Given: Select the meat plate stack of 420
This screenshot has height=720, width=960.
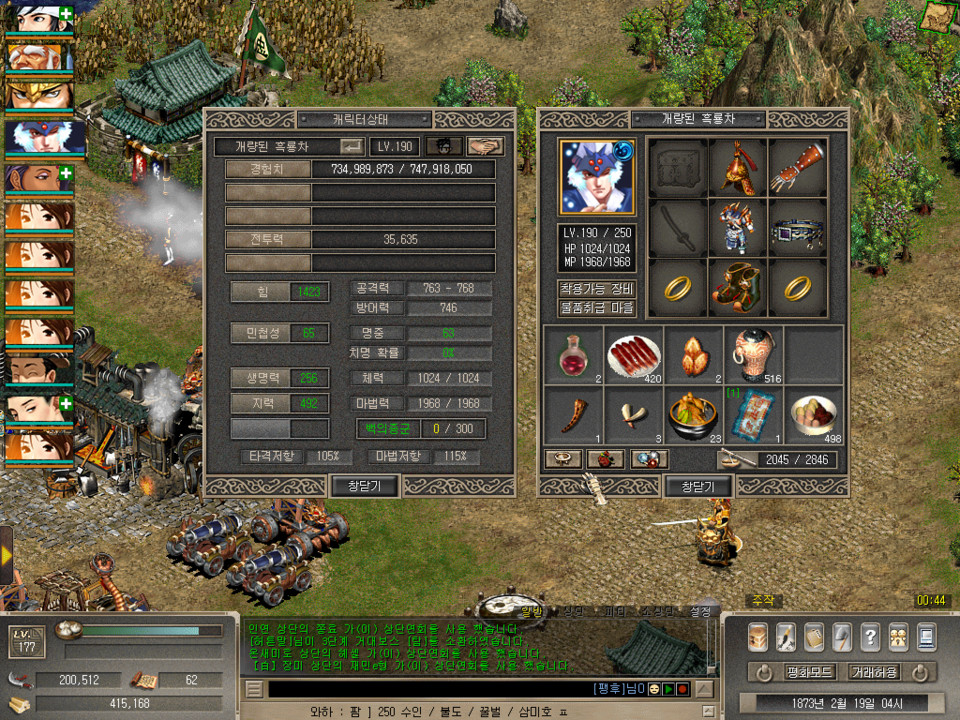Looking at the screenshot, I should click(634, 355).
